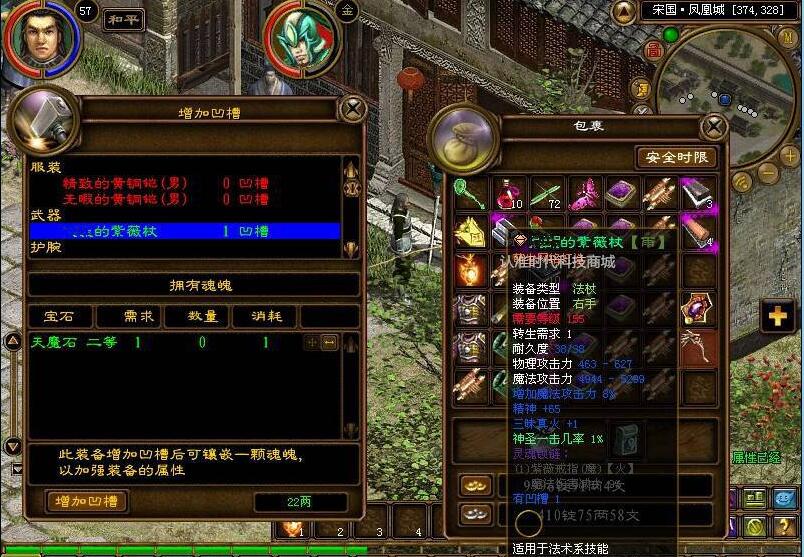Click the yellow plus button at right edge

(777, 317)
